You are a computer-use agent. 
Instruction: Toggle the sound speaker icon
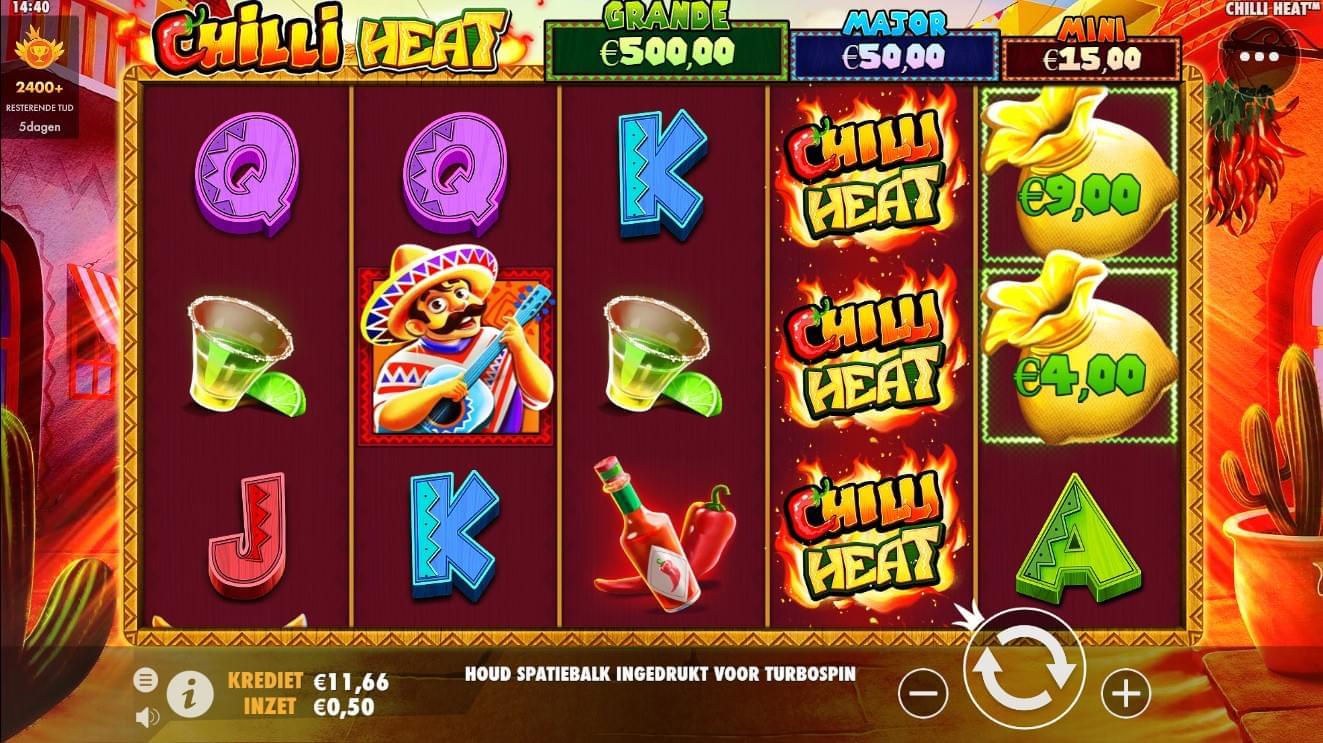point(147,716)
